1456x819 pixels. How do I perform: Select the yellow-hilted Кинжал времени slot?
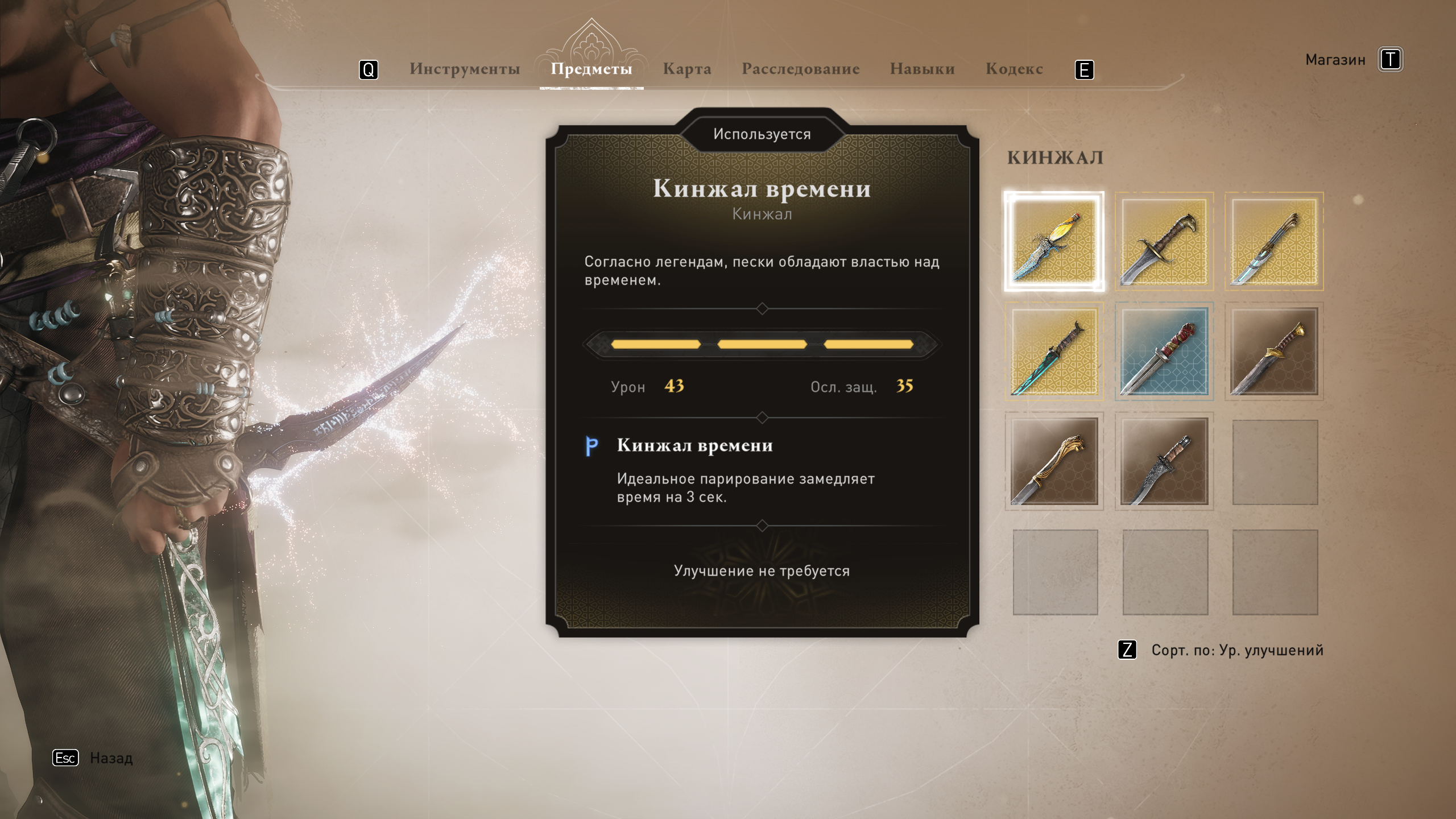[x=1054, y=242]
